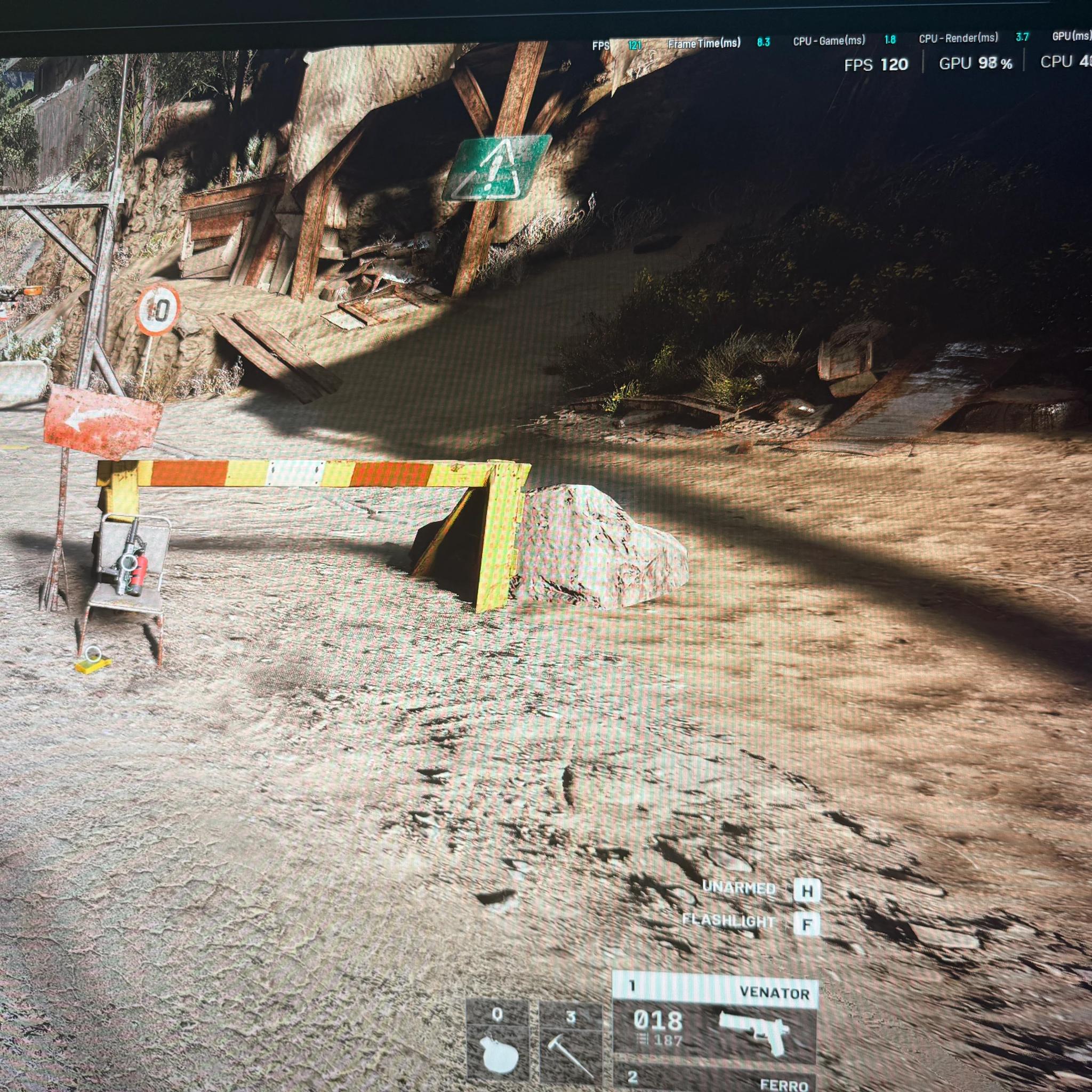Viewport: 1092px width, 1092px height.
Task: Select the pickaxe tool slot
Action: pyautogui.click(x=570, y=1032)
